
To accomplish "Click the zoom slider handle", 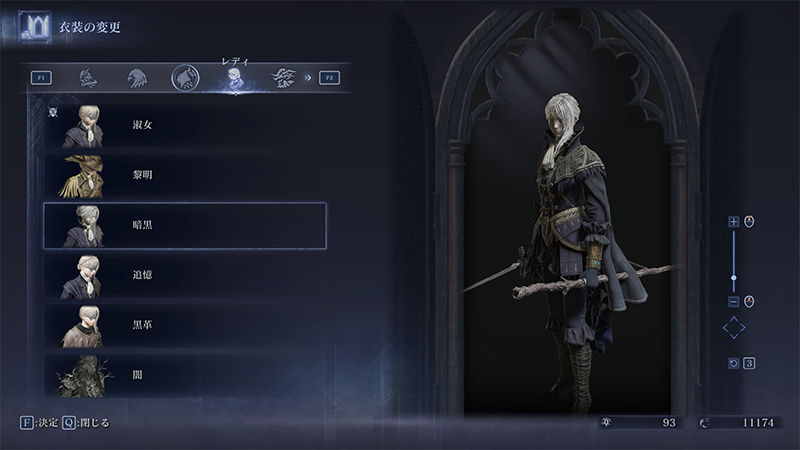I will pyautogui.click(x=733, y=278).
